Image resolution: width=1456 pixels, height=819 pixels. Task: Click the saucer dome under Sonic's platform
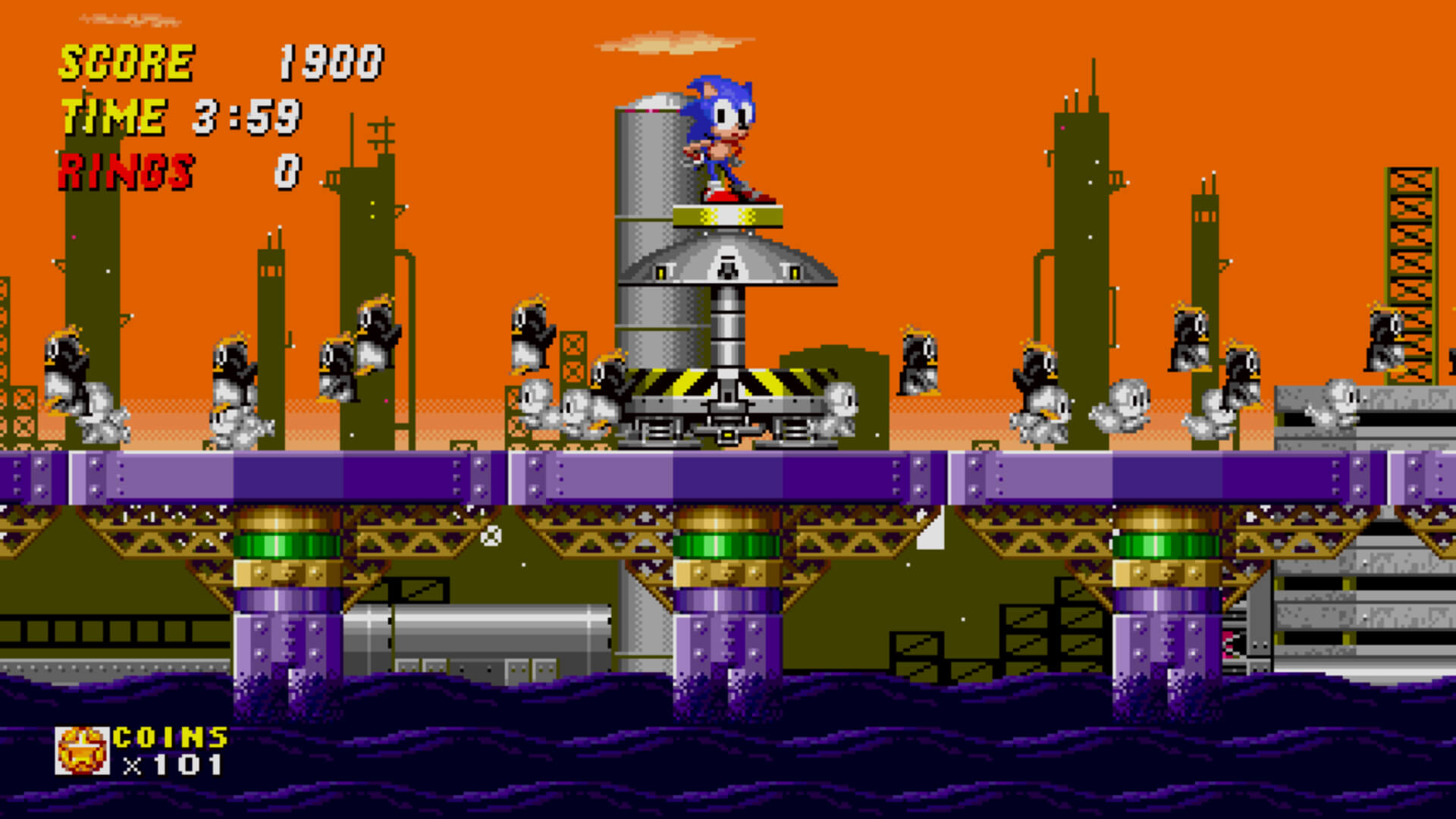pos(728,262)
